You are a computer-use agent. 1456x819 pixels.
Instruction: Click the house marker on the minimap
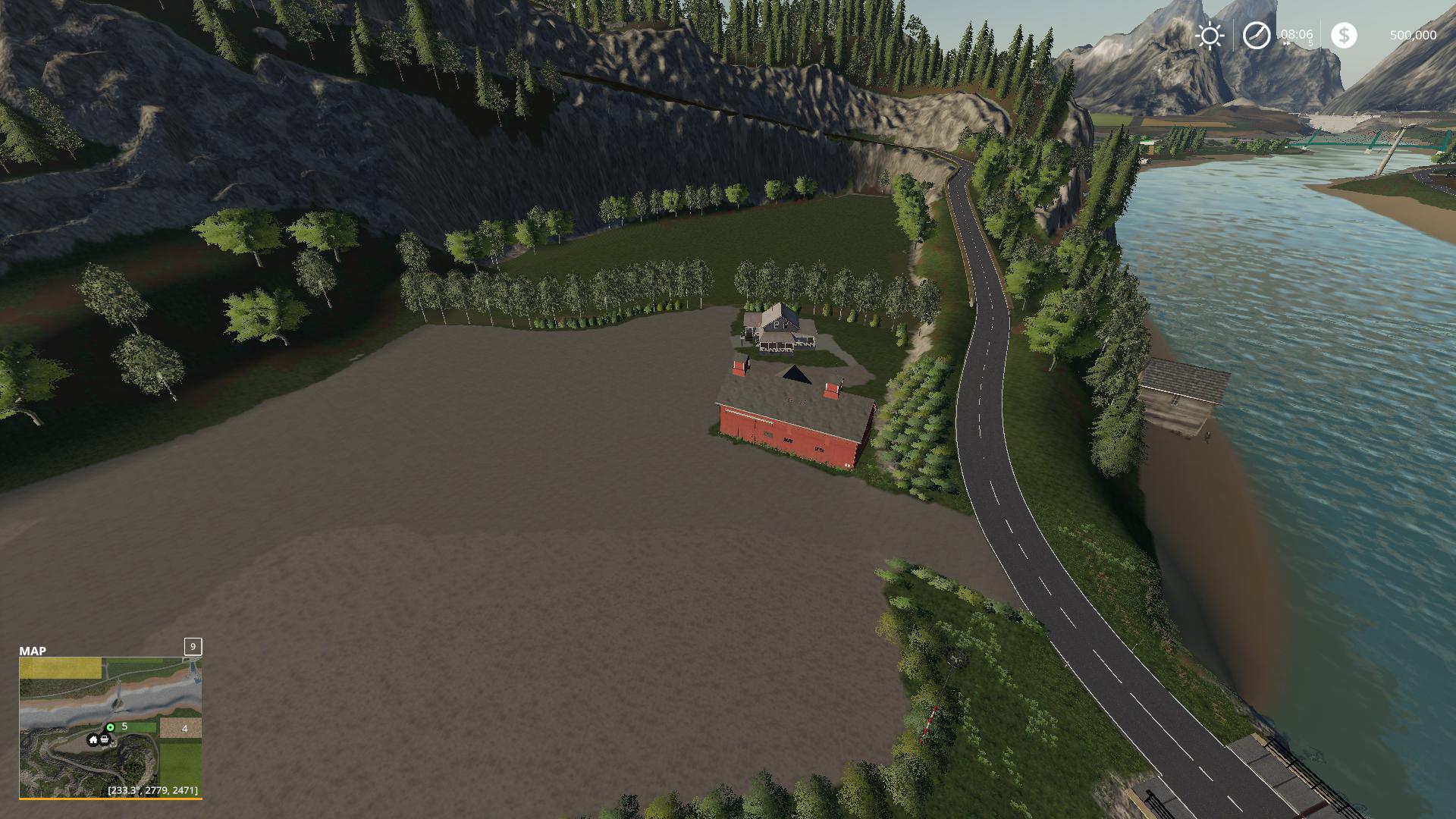pos(93,740)
